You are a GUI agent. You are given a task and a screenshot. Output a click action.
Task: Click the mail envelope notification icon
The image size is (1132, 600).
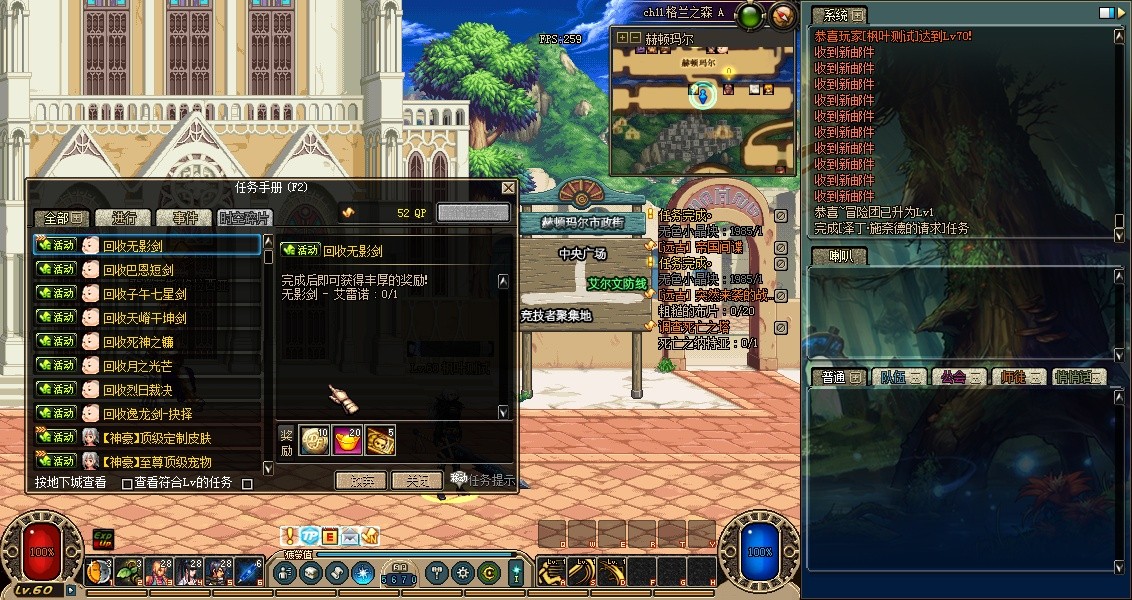[x=349, y=537]
